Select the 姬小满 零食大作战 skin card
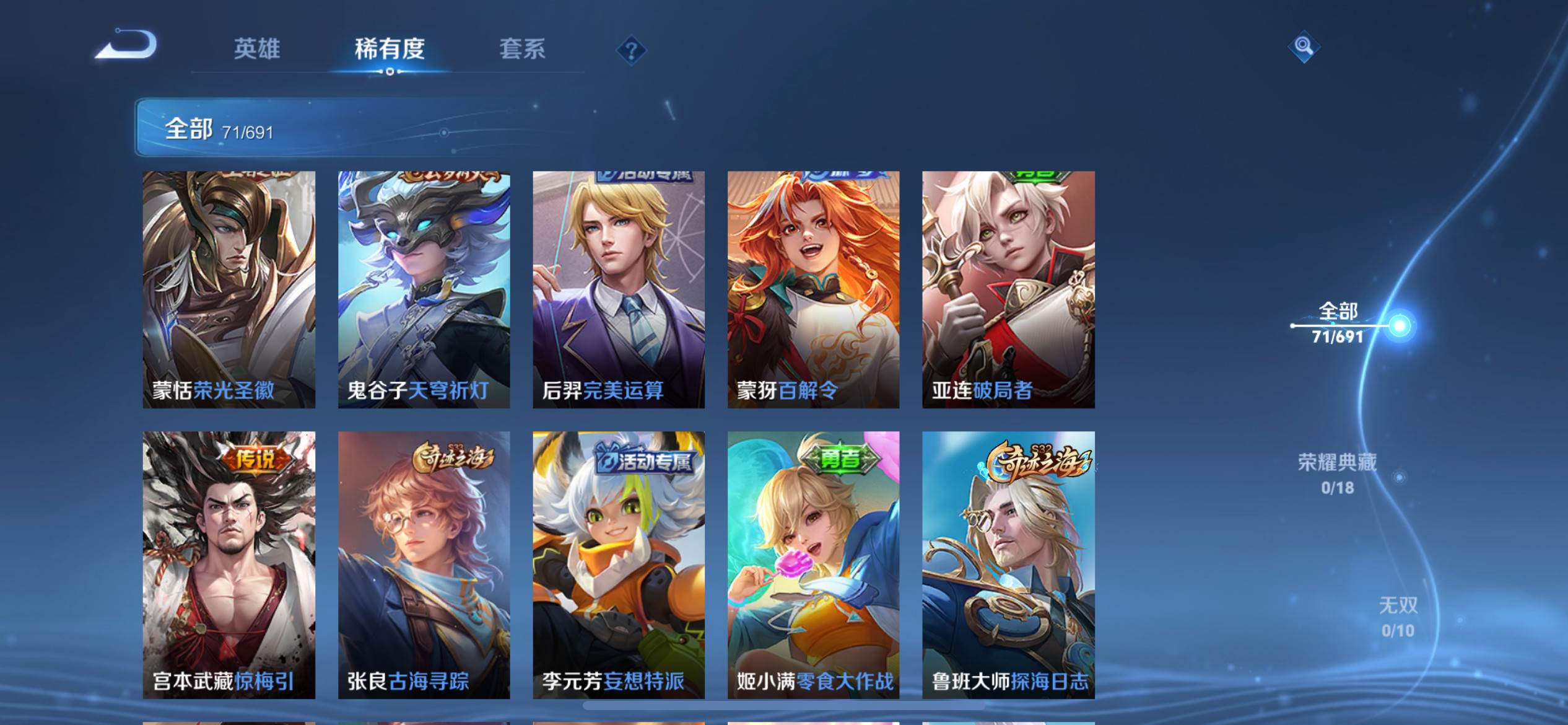1568x725 pixels. click(813, 565)
